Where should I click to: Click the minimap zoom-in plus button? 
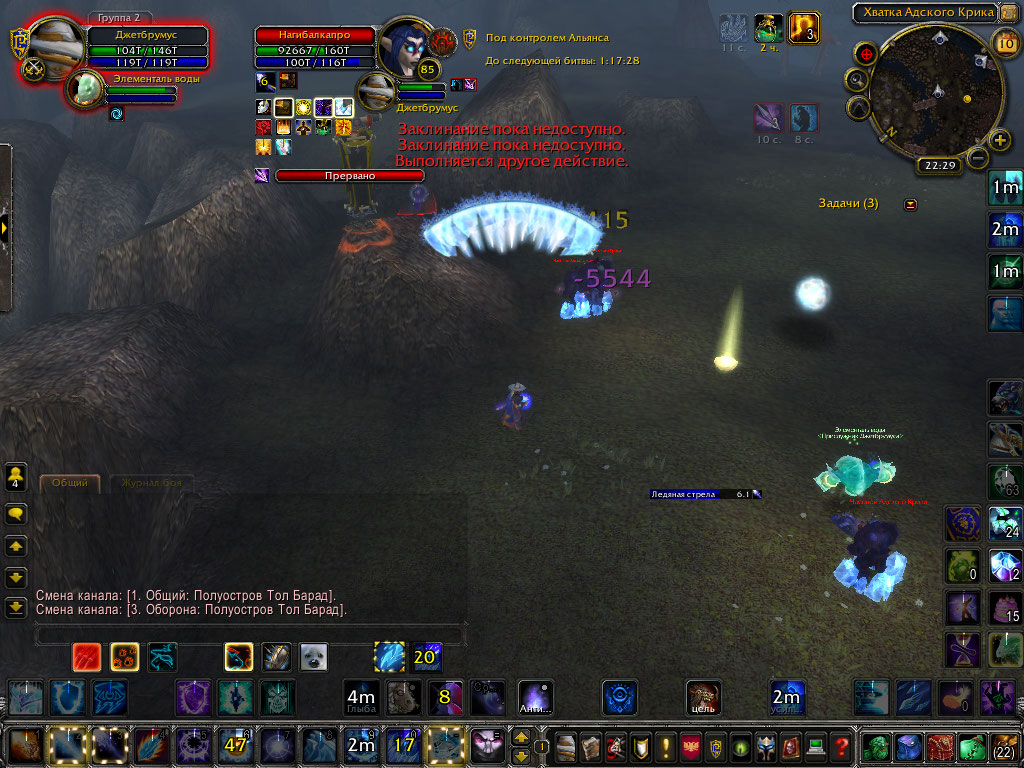tap(999, 139)
